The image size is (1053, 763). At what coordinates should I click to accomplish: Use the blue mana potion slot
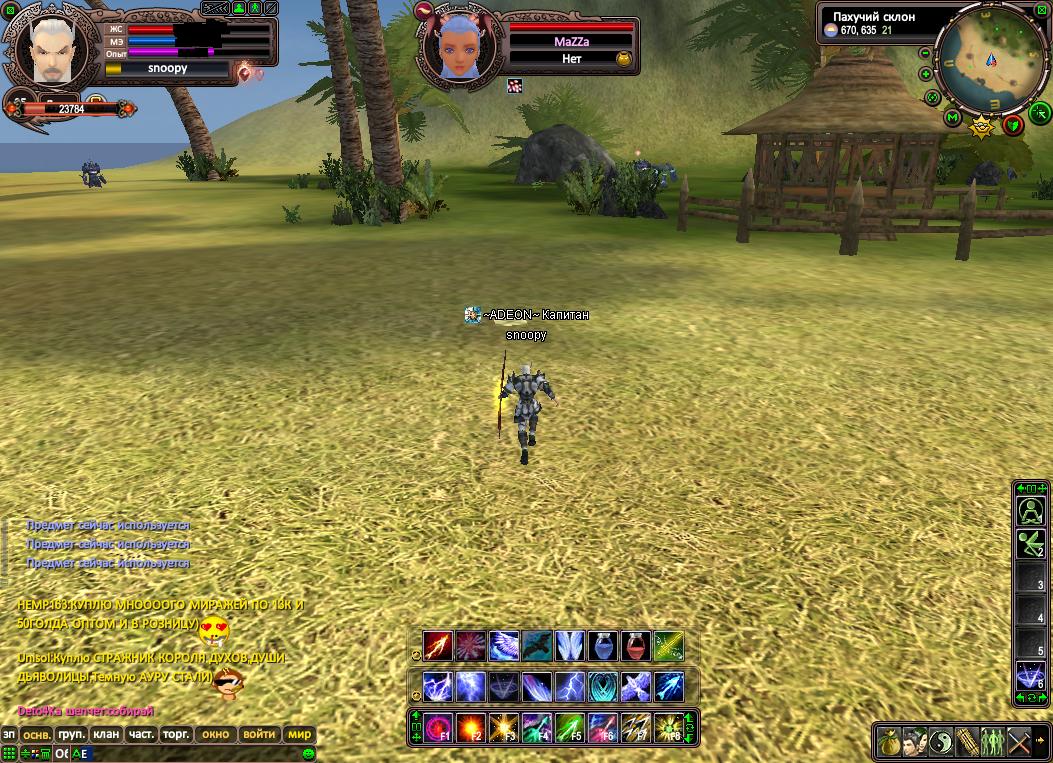(603, 646)
